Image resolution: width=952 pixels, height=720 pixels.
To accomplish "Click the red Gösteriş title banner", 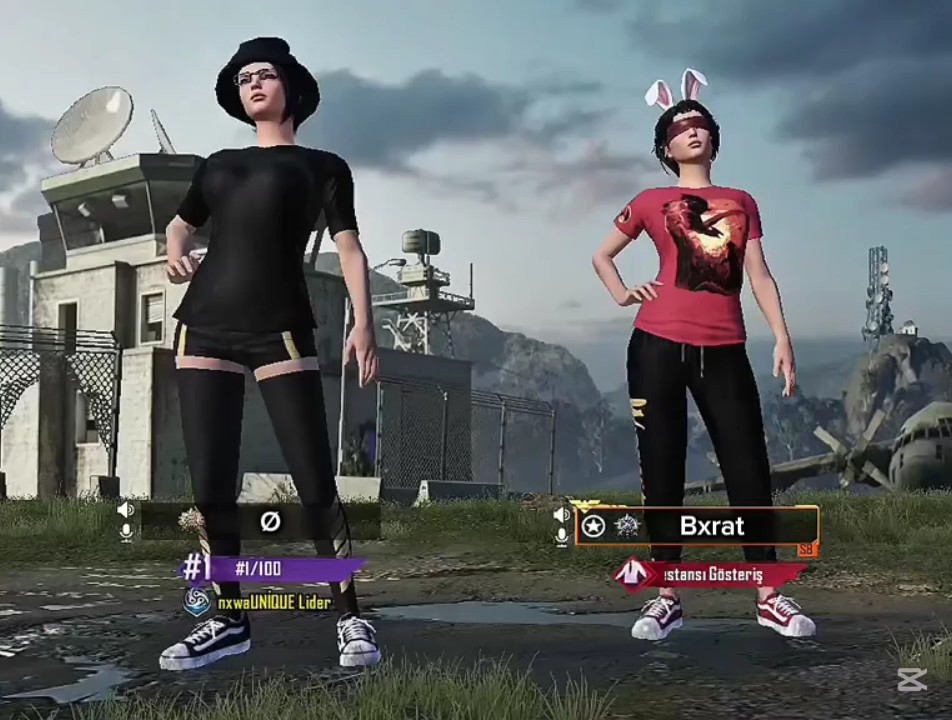I will tap(712, 574).
